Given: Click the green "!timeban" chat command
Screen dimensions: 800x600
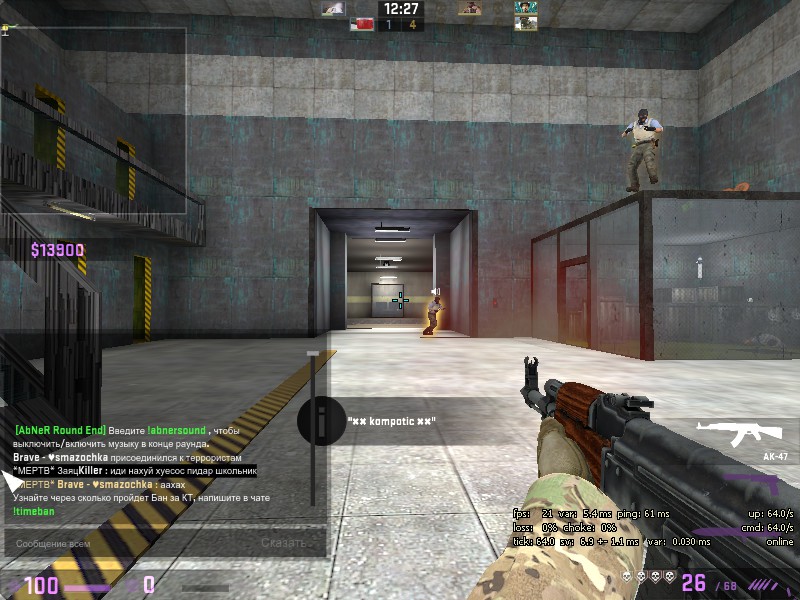Looking at the screenshot, I should 34,511.
